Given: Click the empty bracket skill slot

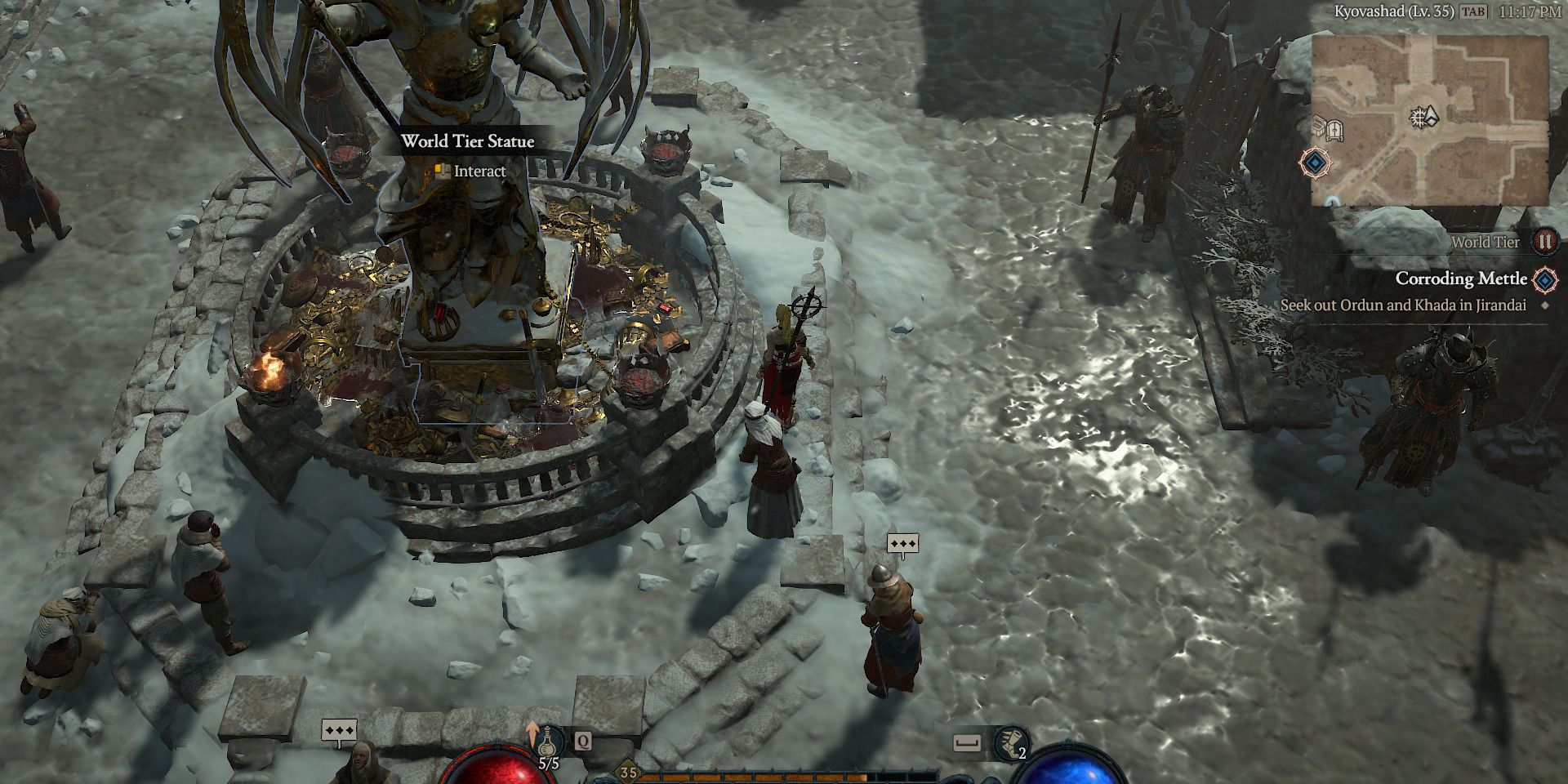Looking at the screenshot, I should point(966,742).
